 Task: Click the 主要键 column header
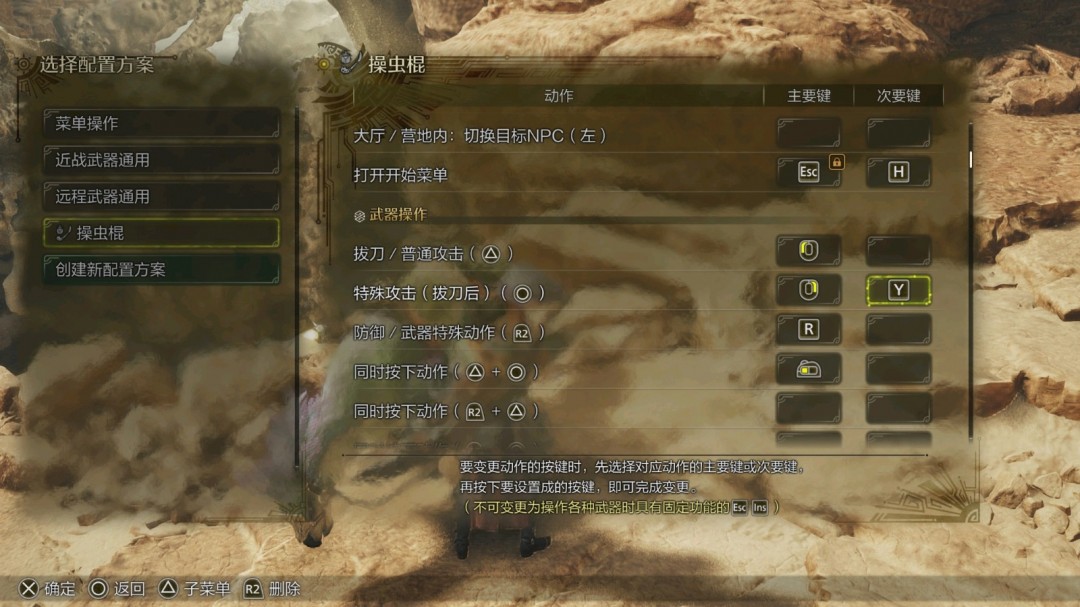(809, 96)
